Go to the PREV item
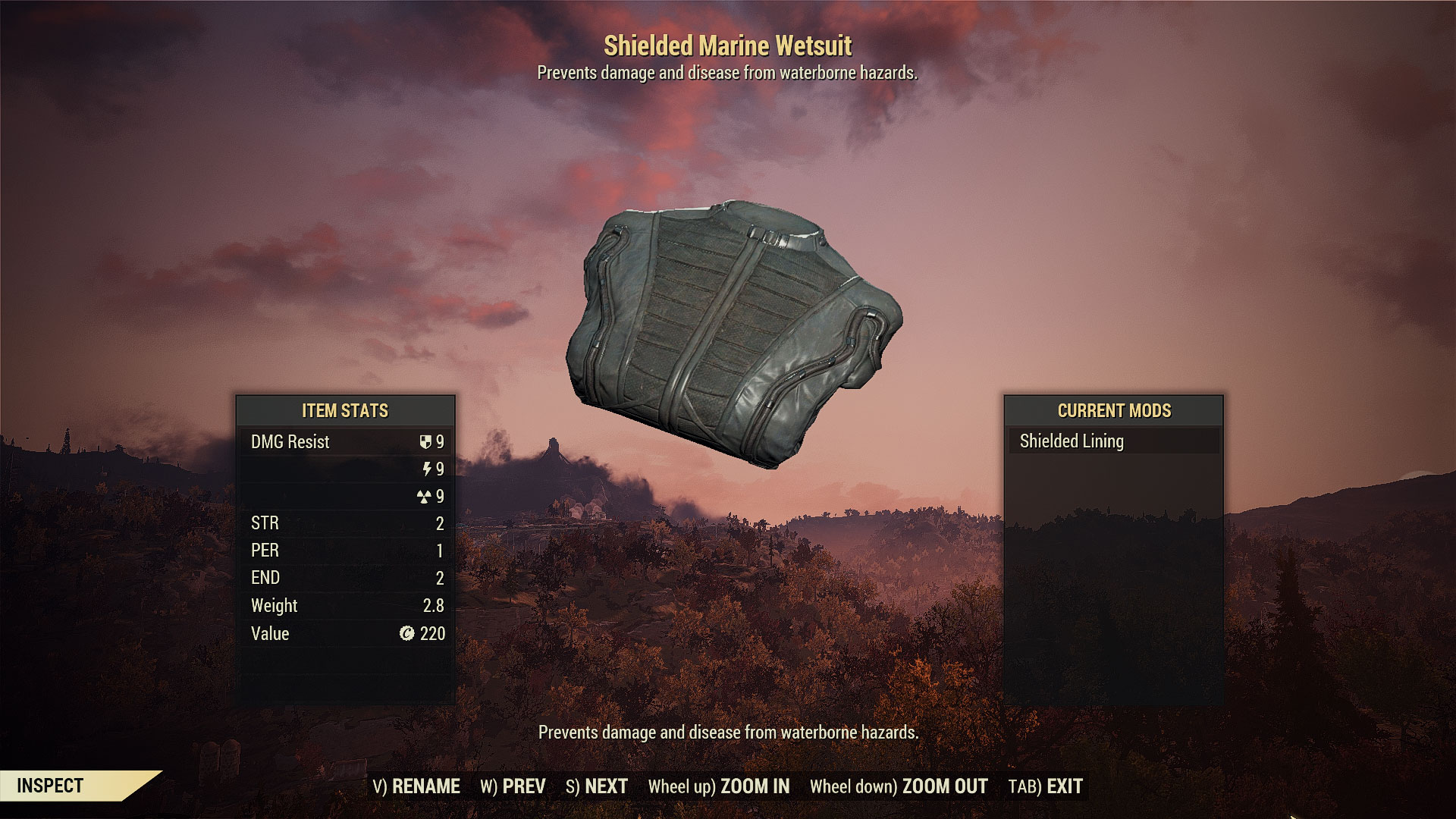 [x=513, y=786]
